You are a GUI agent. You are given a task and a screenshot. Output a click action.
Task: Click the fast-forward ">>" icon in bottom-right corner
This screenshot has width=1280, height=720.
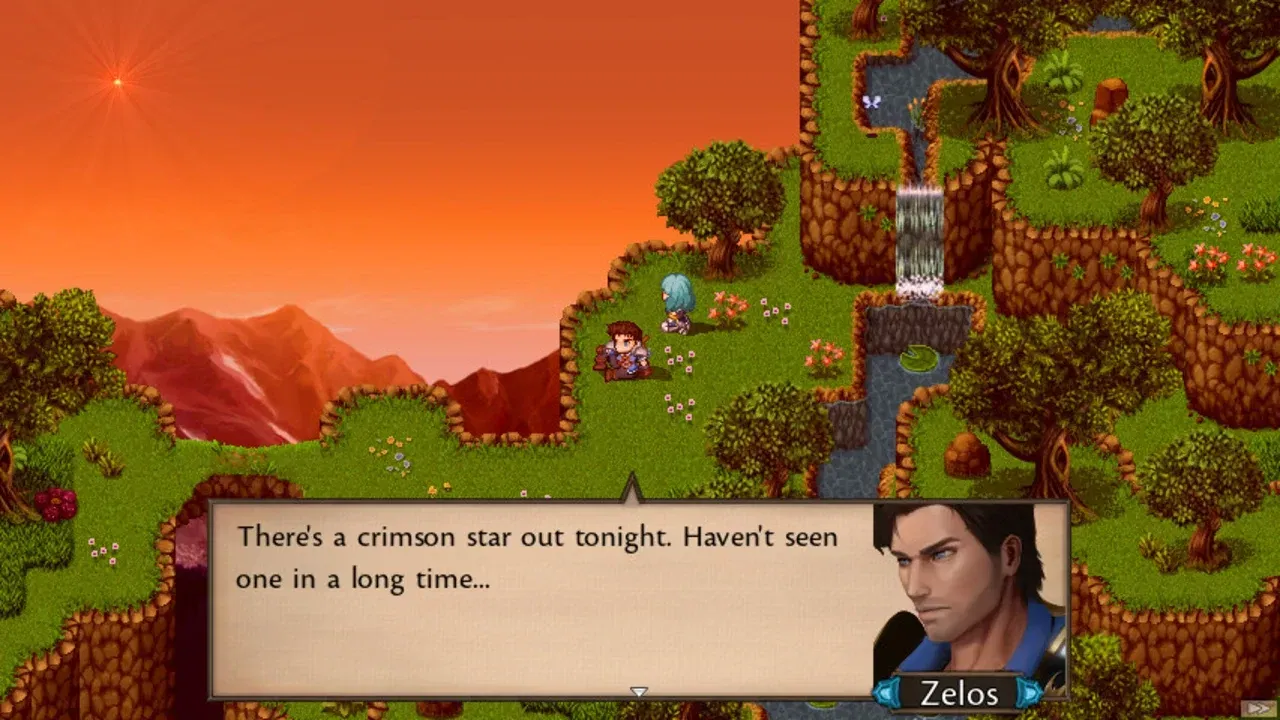point(1259,708)
